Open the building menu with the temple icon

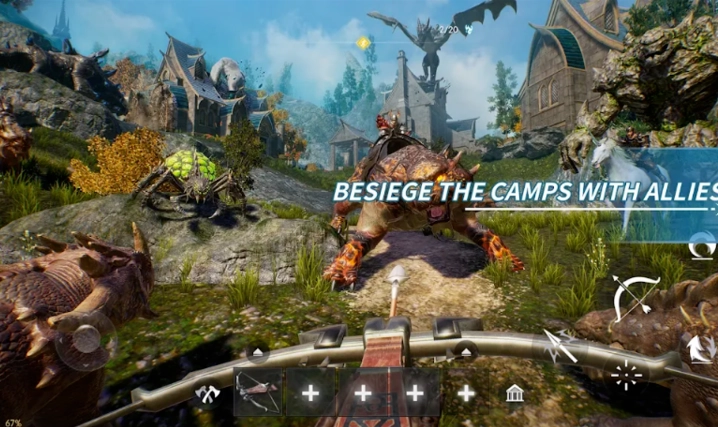tap(515, 392)
